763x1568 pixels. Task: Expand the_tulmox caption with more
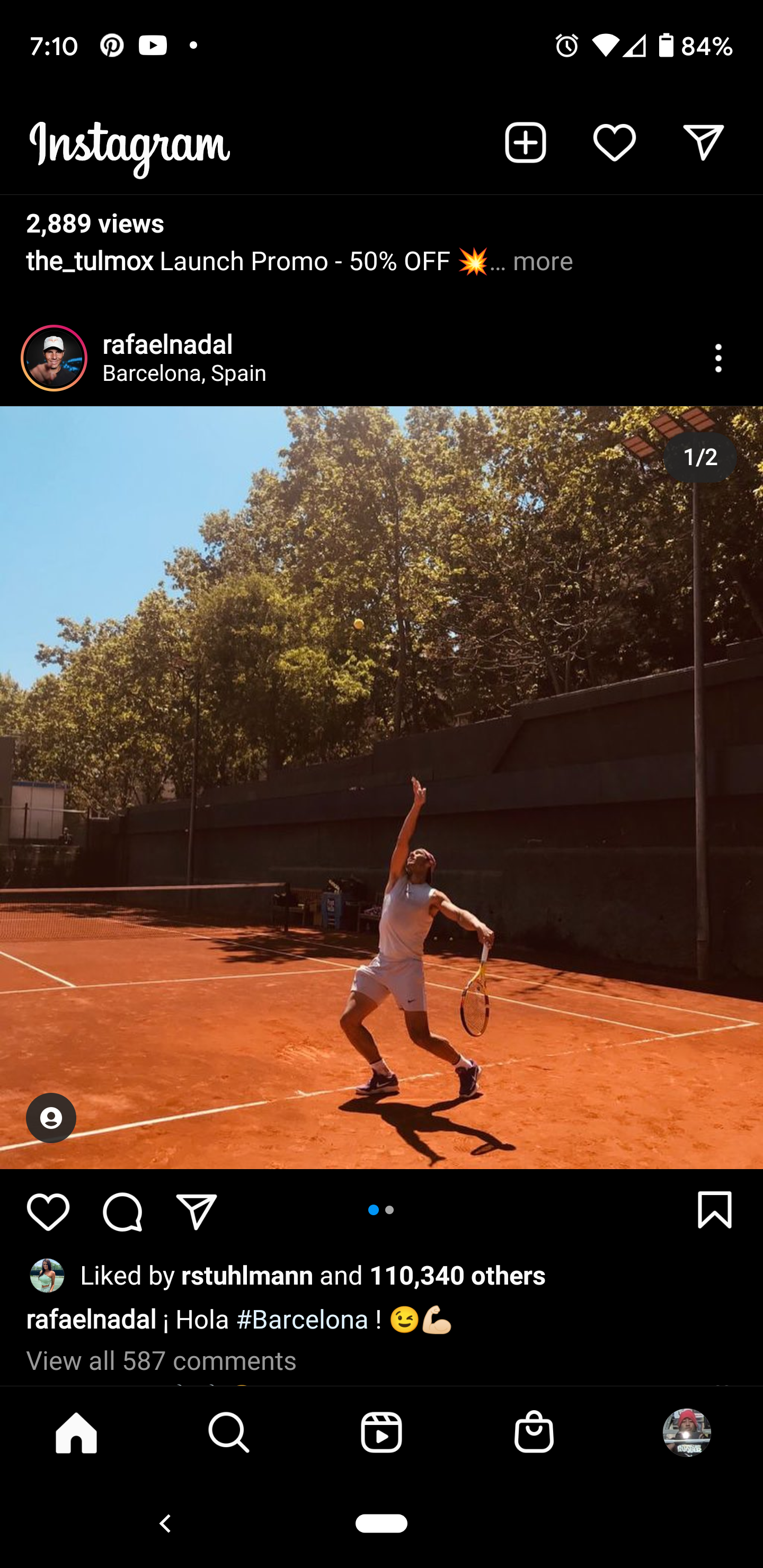(x=542, y=262)
